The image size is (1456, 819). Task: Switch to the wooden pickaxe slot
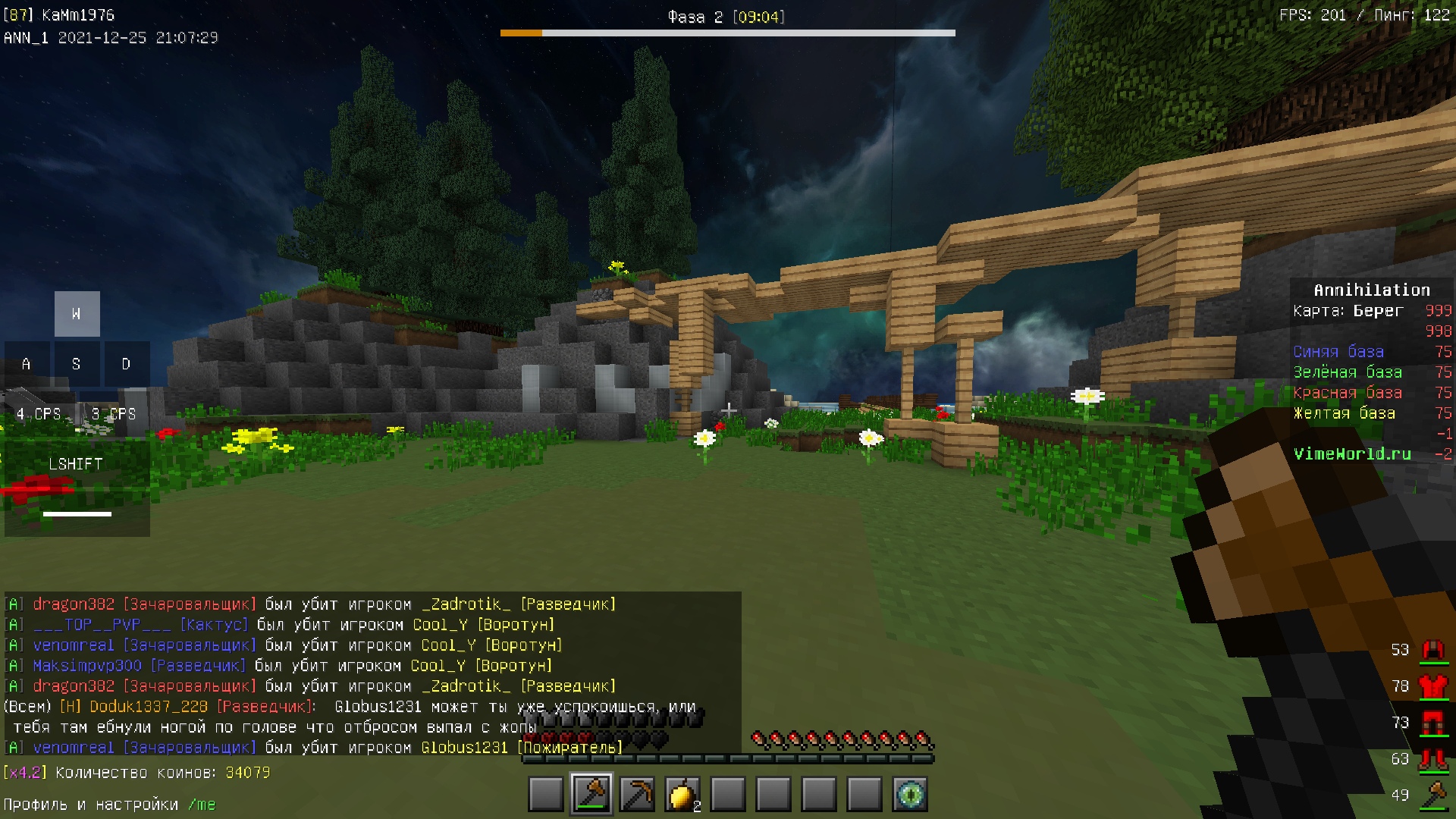pos(637,794)
